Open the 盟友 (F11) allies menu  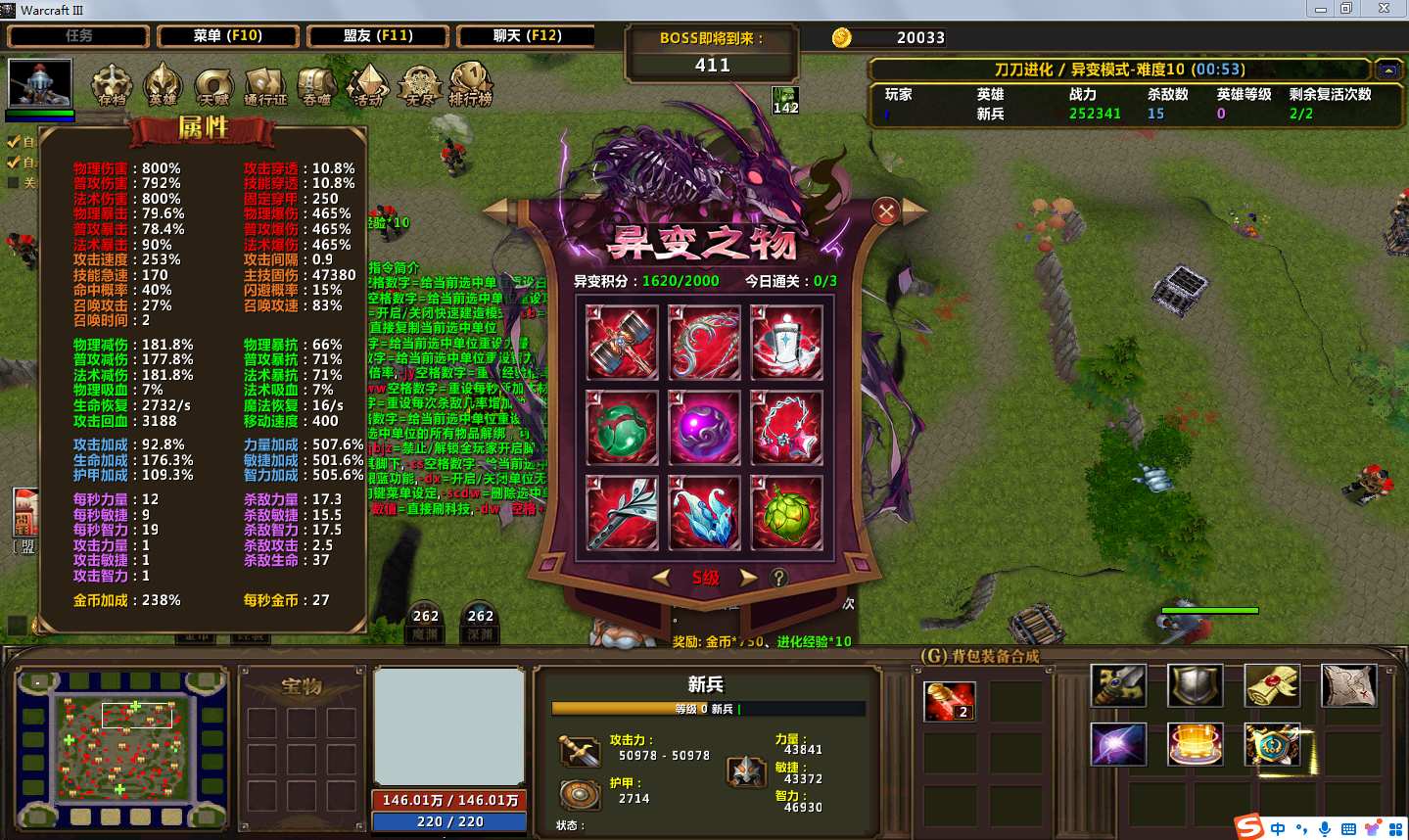pyautogui.click(x=378, y=36)
